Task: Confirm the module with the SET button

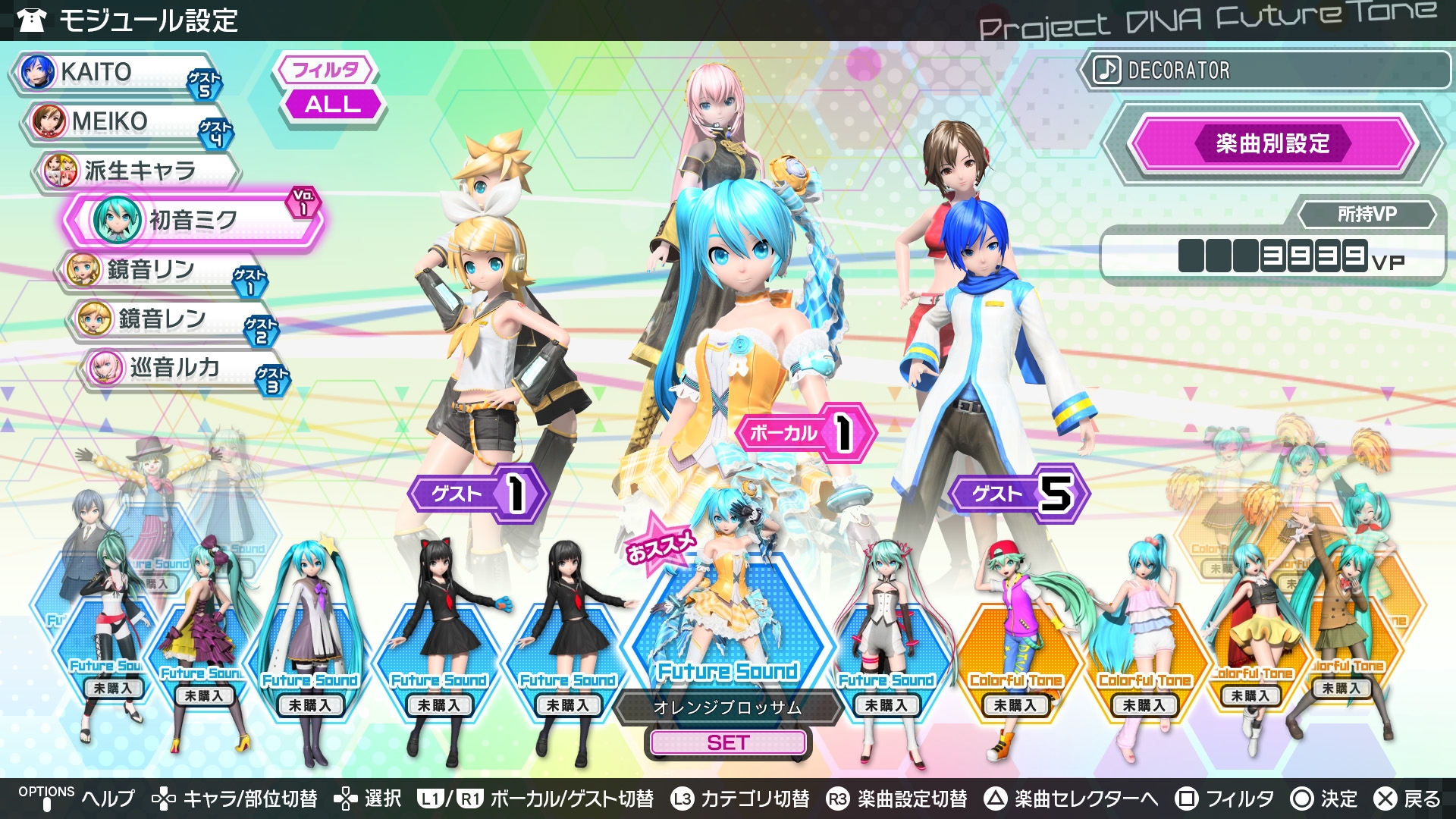Action: tap(728, 743)
